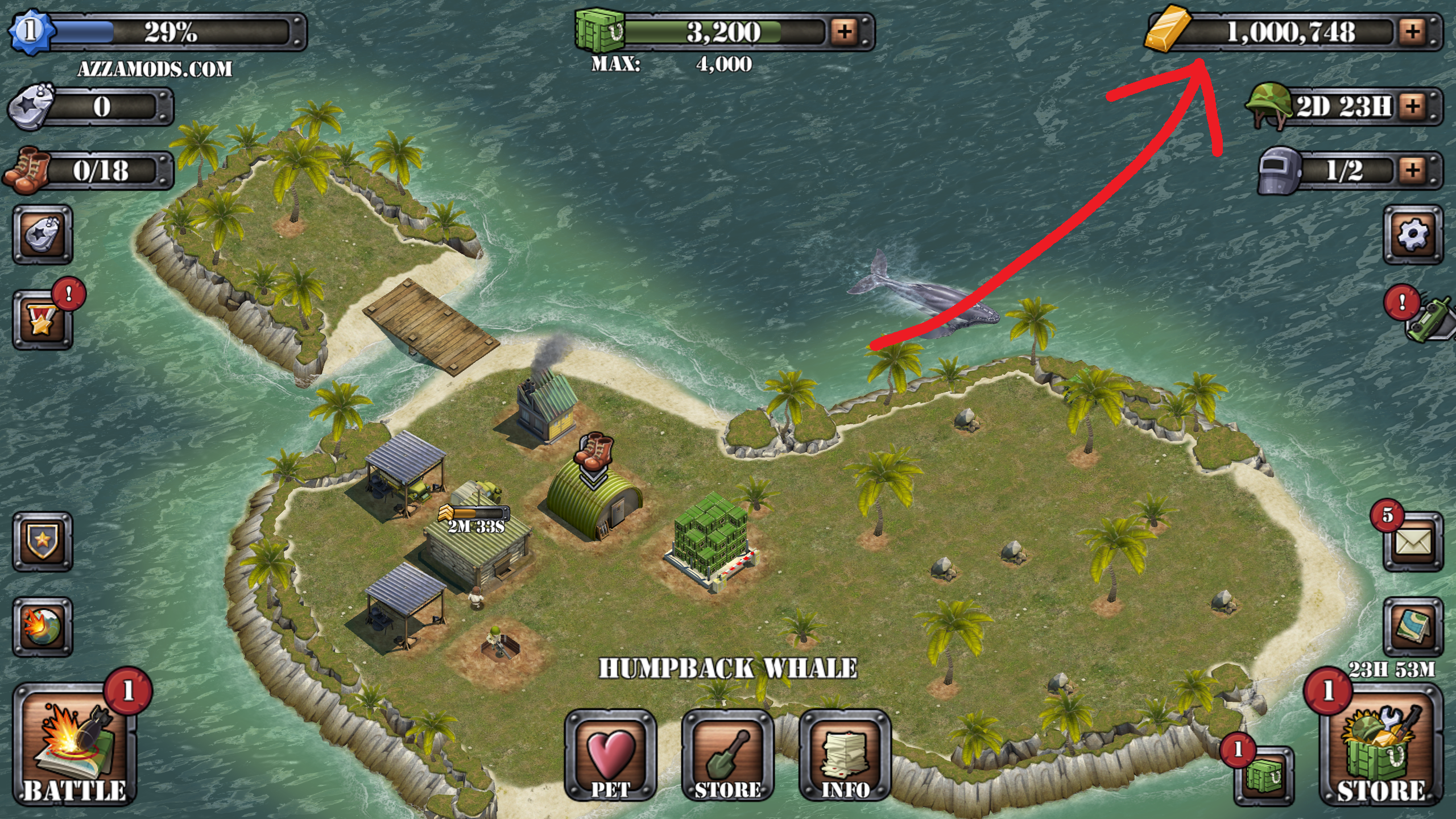Open the world map icon
Screen dimensions: 1456x819
pos(1413,627)
